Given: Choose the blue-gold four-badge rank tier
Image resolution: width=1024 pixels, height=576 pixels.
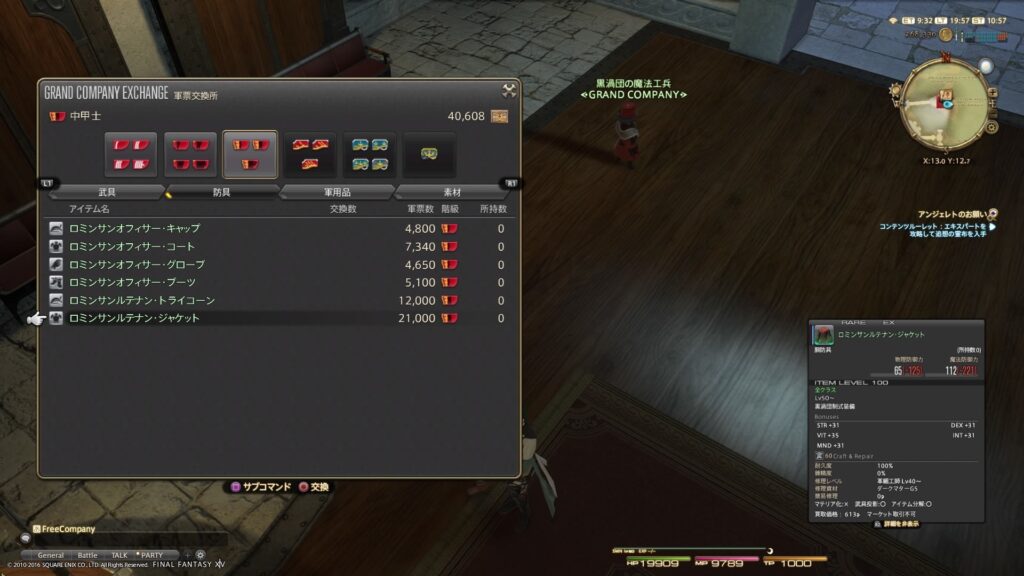Looking at the screenshot, I should coord(369,154).
